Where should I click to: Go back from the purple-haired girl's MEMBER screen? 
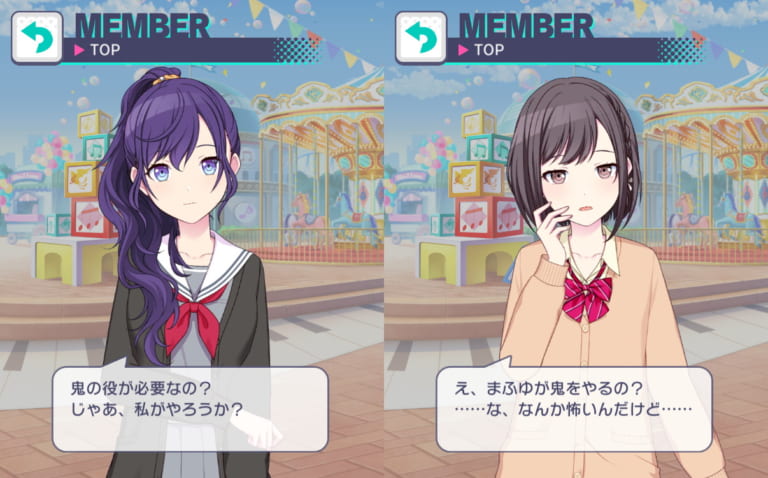tap(36, 38)
